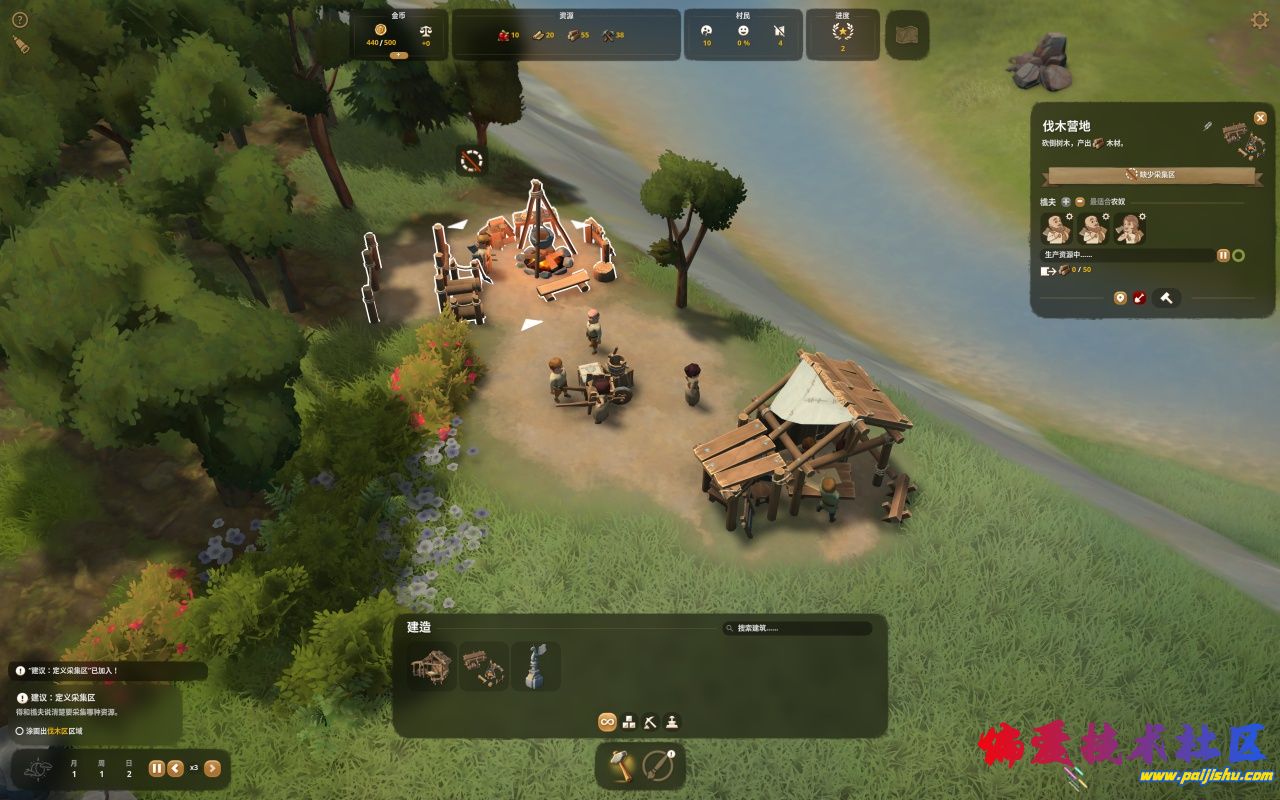Open the settings gear icon

tap(1260, 20)
